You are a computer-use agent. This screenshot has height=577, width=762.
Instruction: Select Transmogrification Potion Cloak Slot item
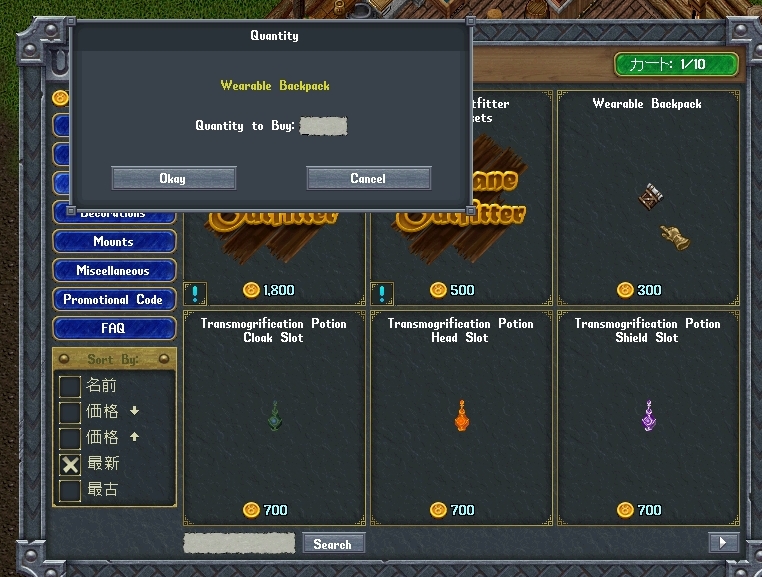(x=274, y=416)
